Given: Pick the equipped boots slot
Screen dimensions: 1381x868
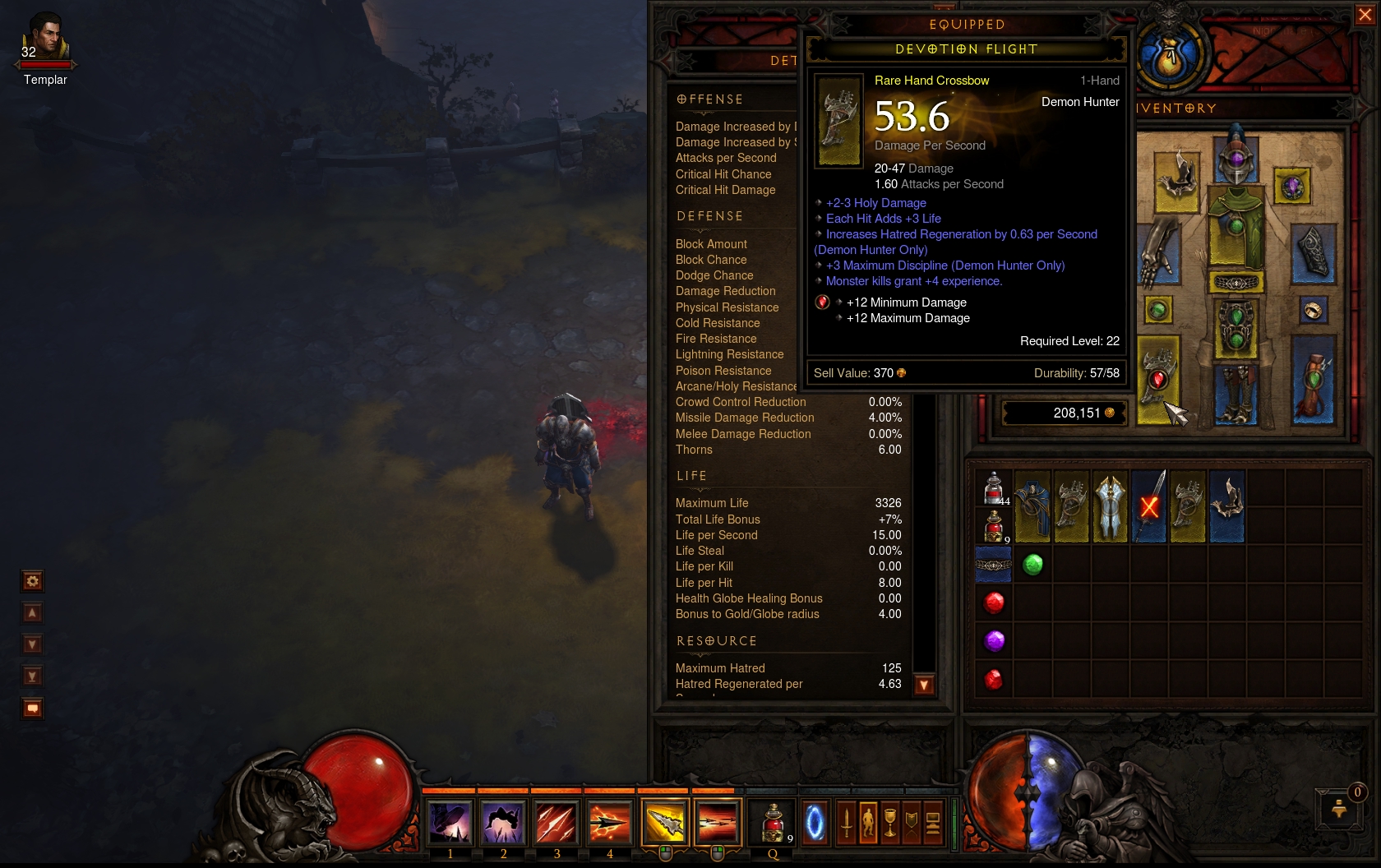Looking at the screenshot, I should point(1236,395).
